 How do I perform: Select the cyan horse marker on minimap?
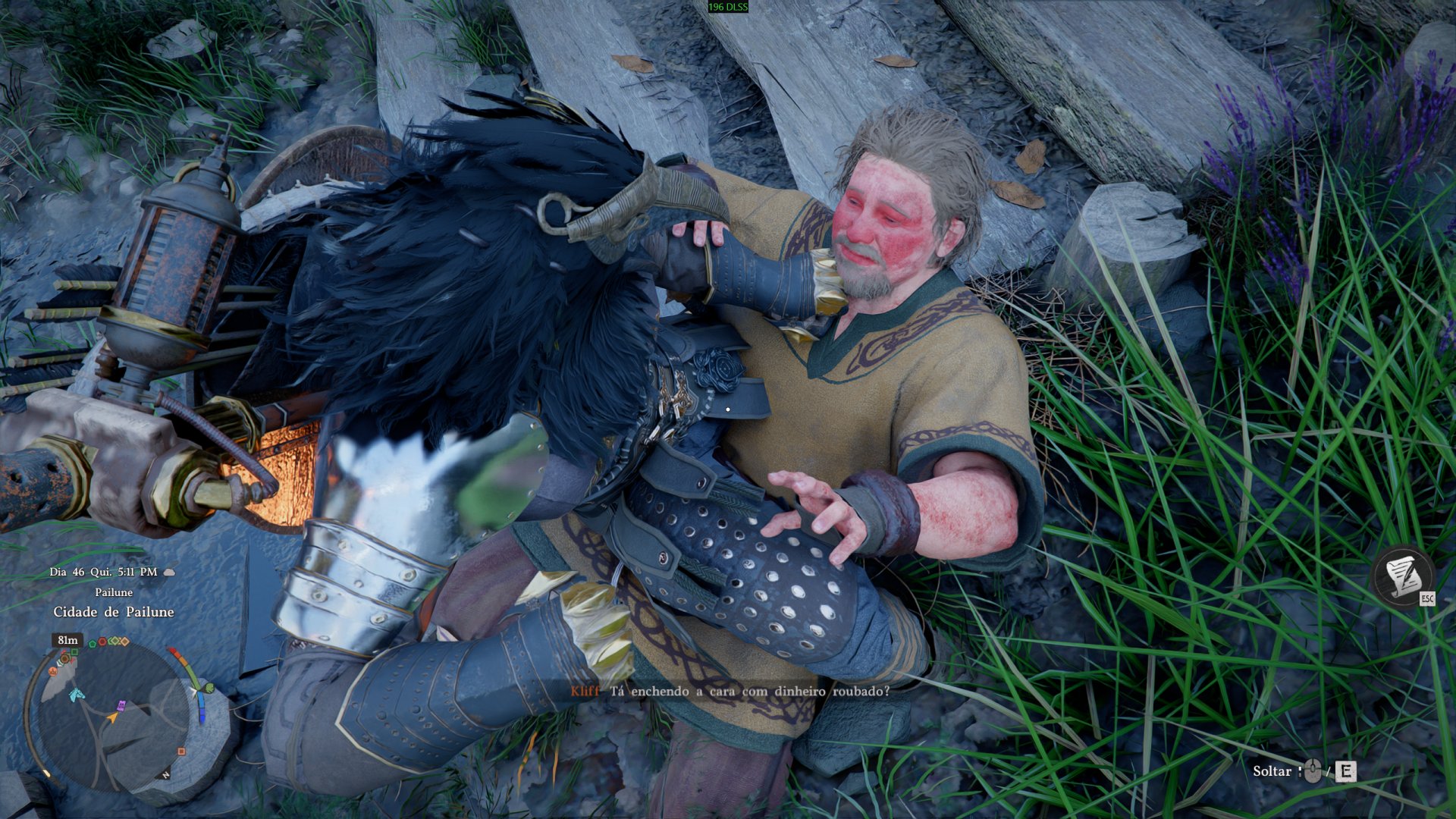tap(77, 694)
